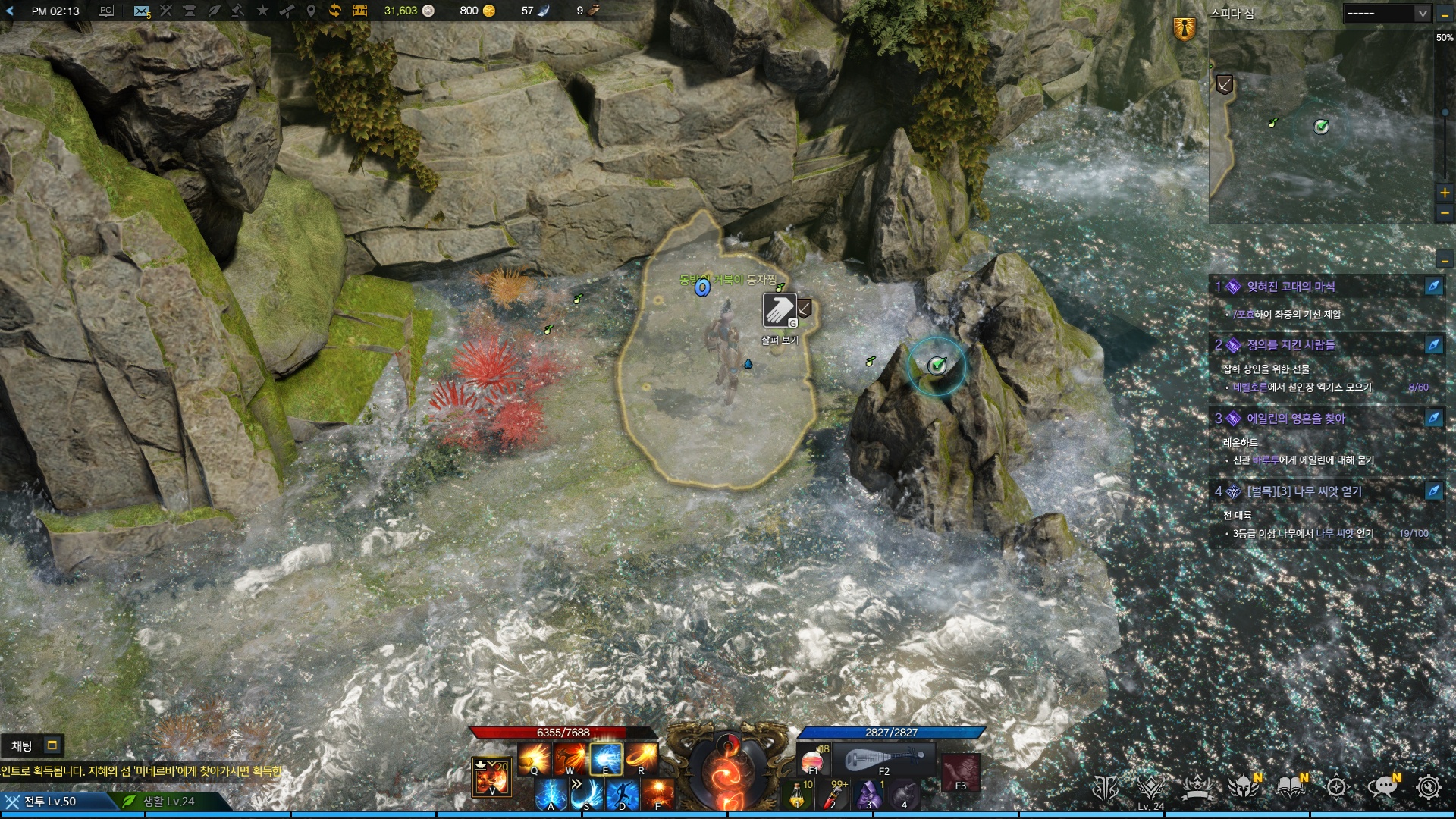
Task: Activate the lightning skill on slot A
Action: 551,795
